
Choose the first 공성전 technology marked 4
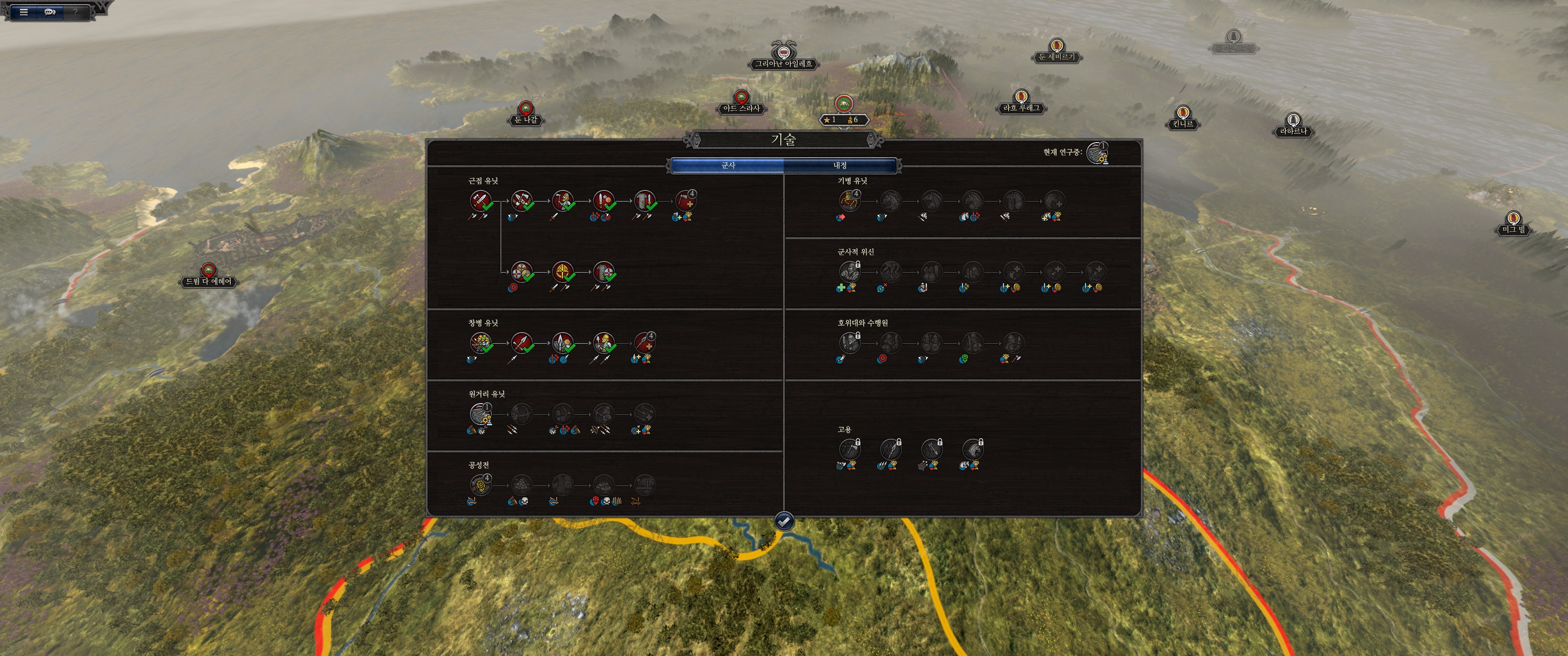tap(480, 485)
